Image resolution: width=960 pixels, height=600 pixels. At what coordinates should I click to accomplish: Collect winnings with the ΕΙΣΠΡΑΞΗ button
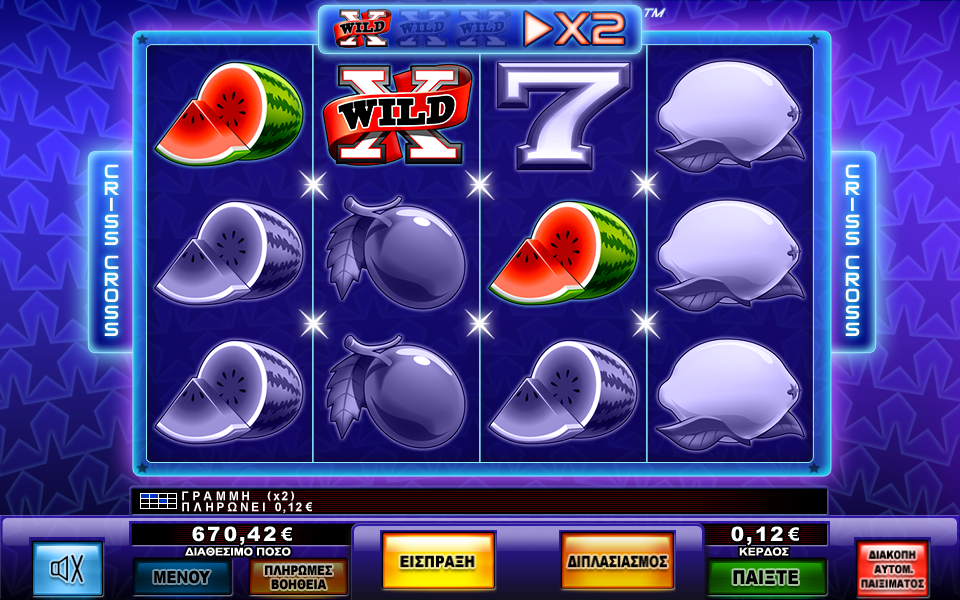(x=438, y=561)
